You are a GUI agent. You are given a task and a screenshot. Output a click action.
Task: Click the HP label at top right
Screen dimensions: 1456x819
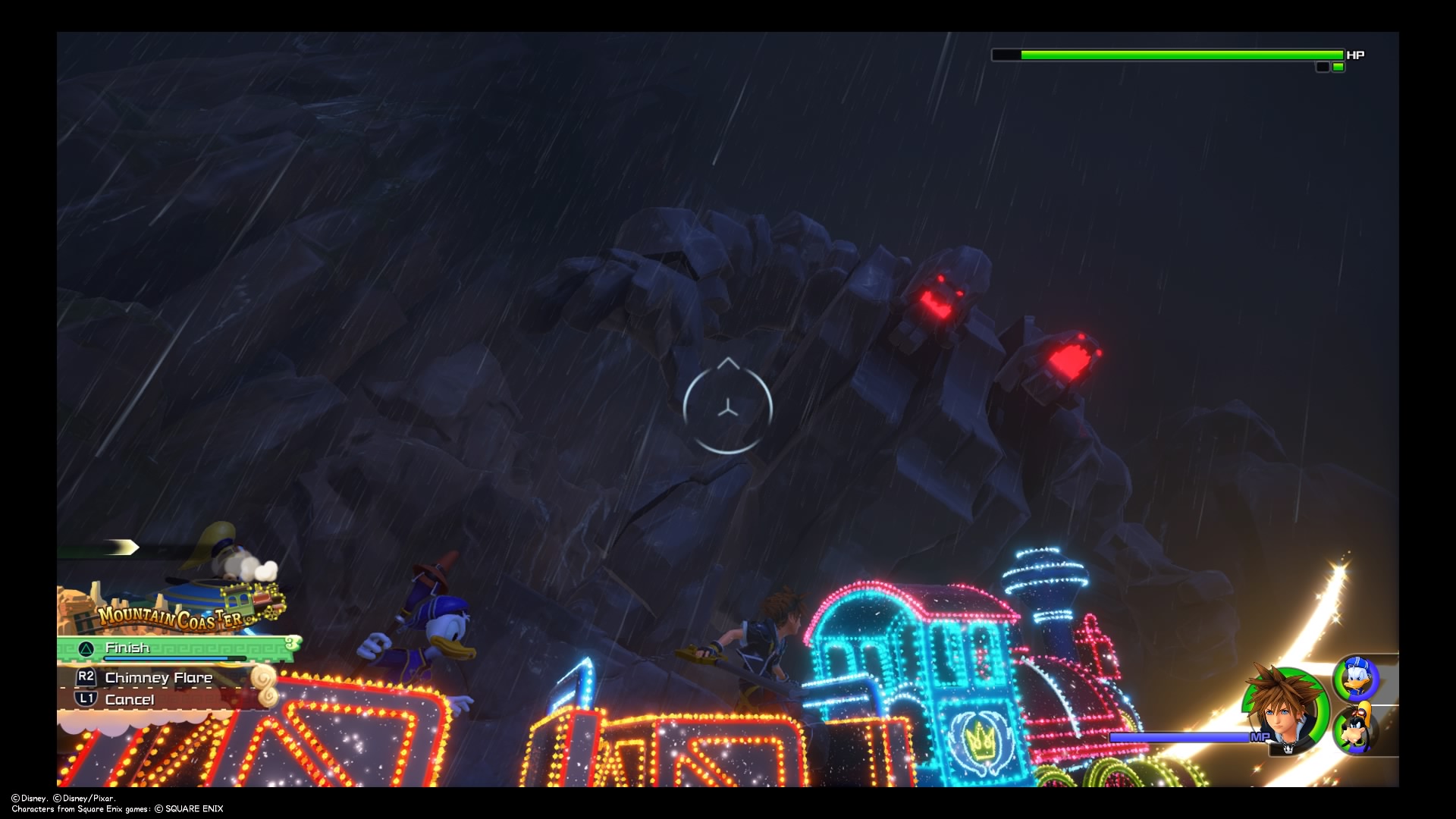1356,55
